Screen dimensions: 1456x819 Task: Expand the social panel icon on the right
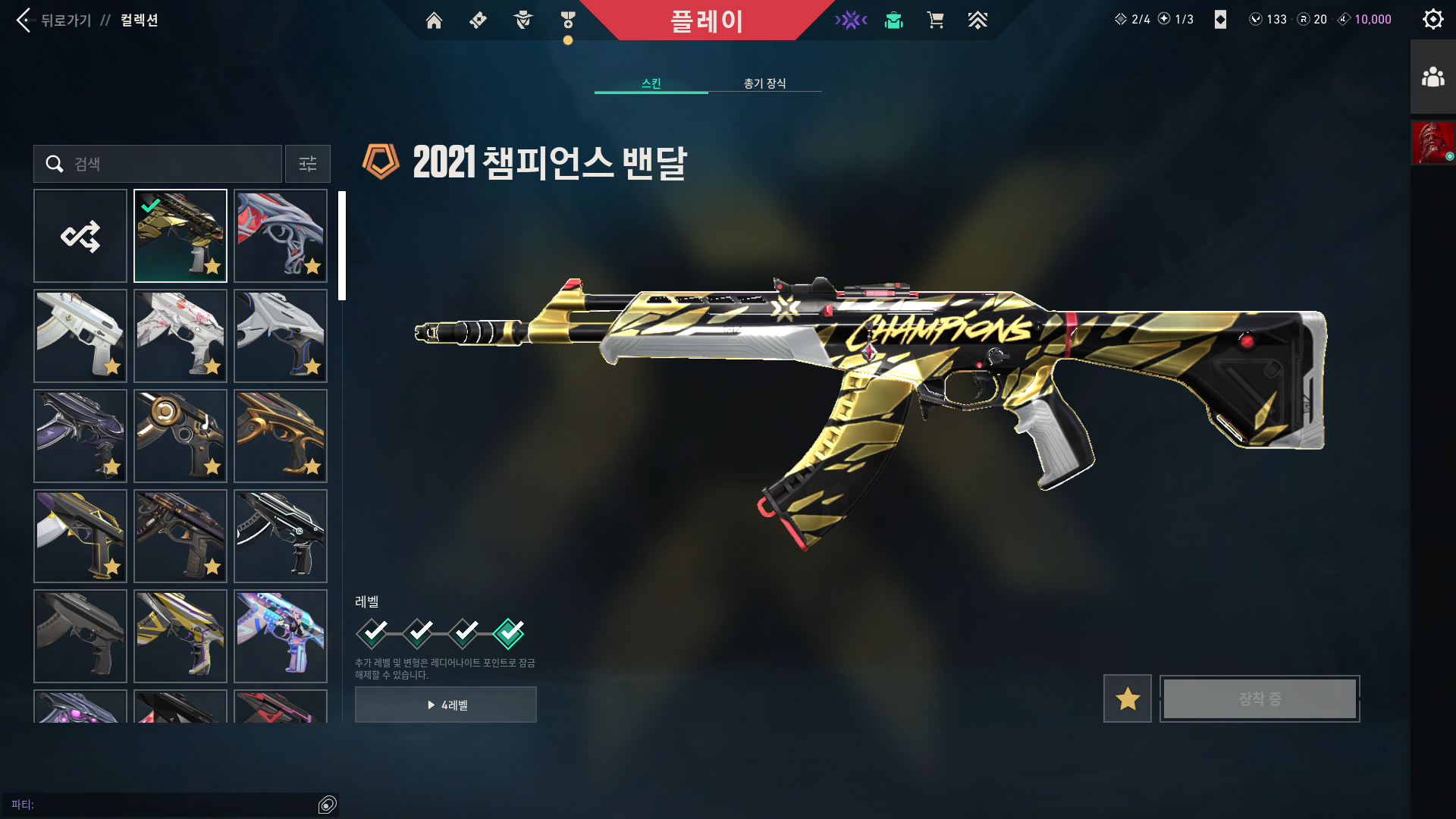1432,76
